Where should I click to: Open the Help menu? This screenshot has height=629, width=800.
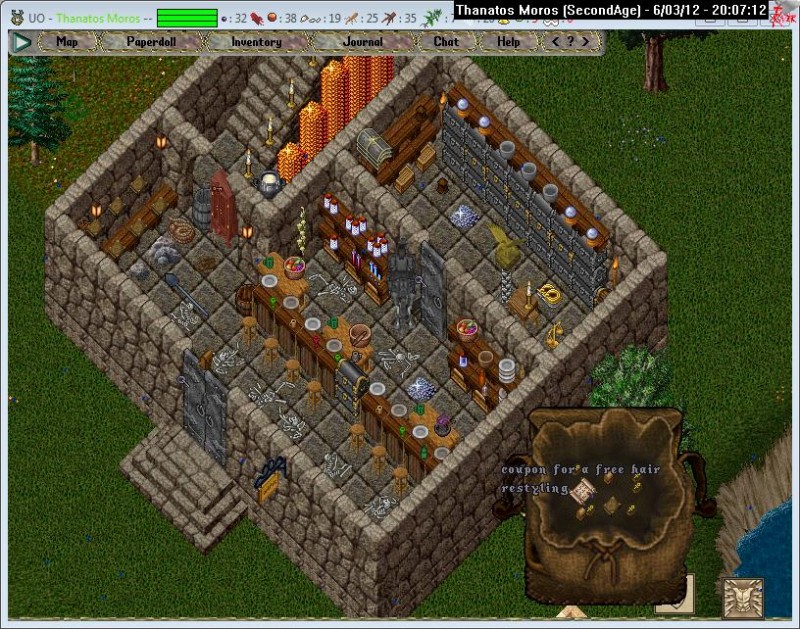click(508, 42)
